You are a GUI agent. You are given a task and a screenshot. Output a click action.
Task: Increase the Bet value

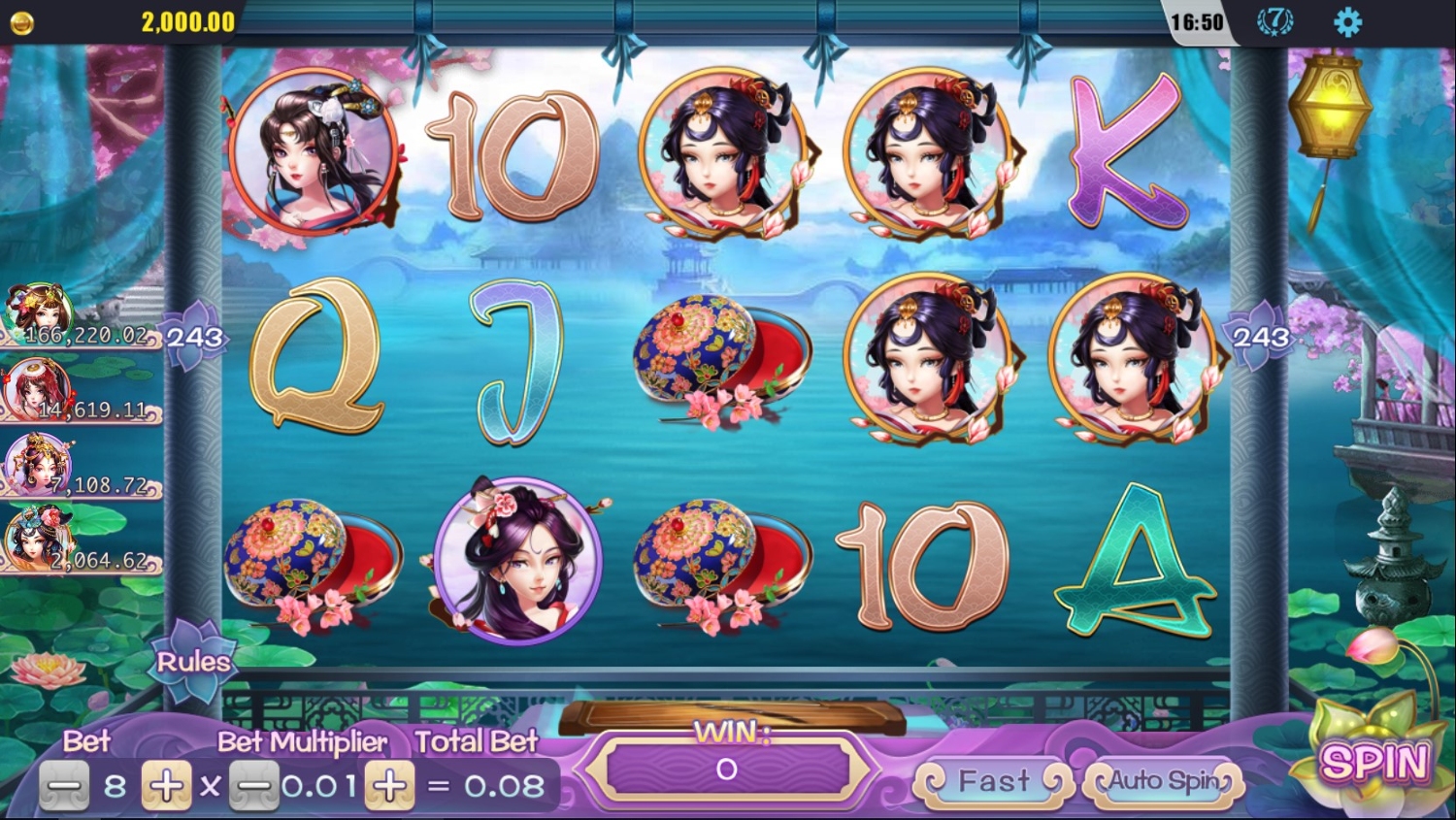pyautogui.click(x=166, y=785)
